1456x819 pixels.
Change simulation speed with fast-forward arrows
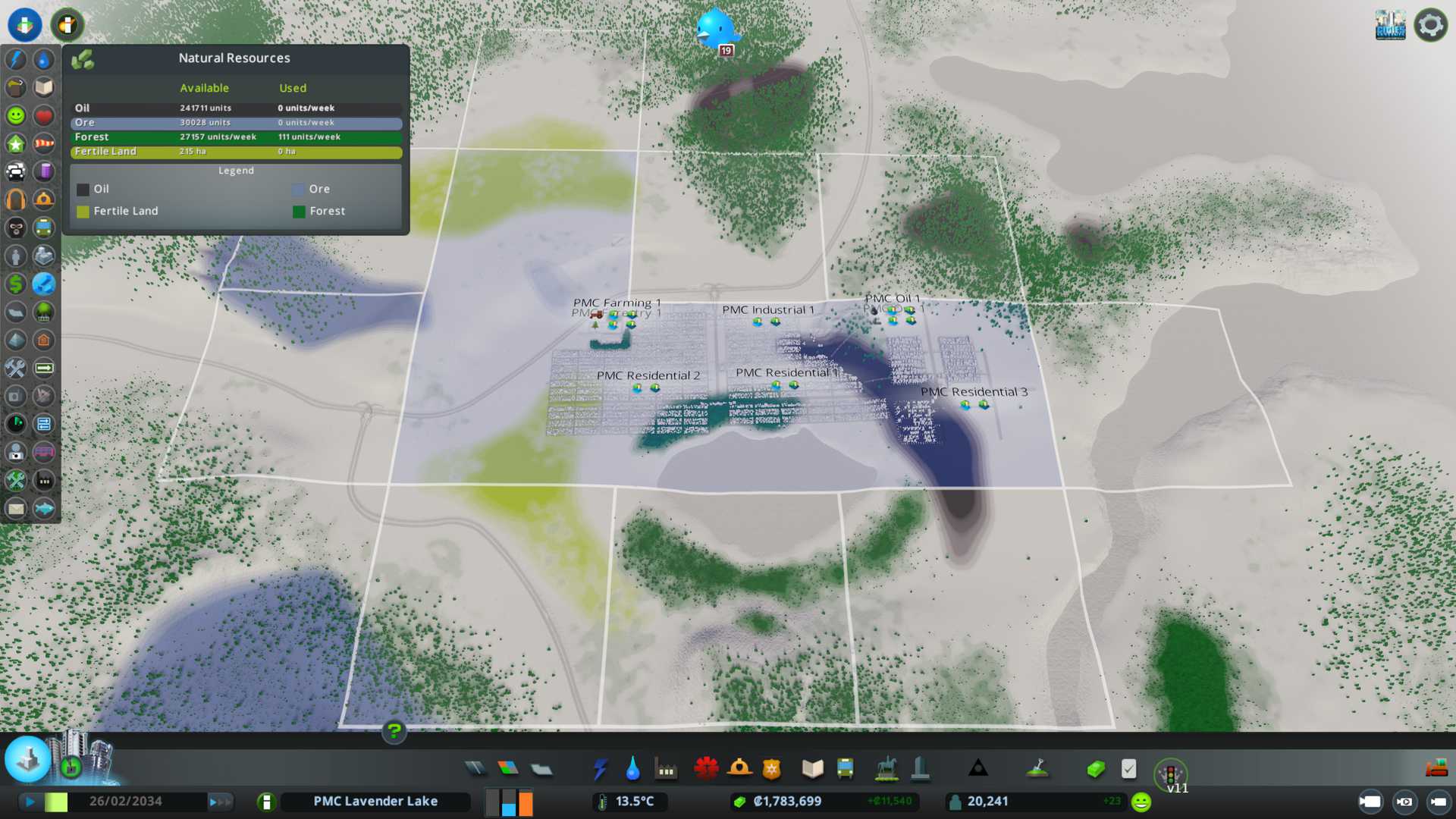coord(220,802)
